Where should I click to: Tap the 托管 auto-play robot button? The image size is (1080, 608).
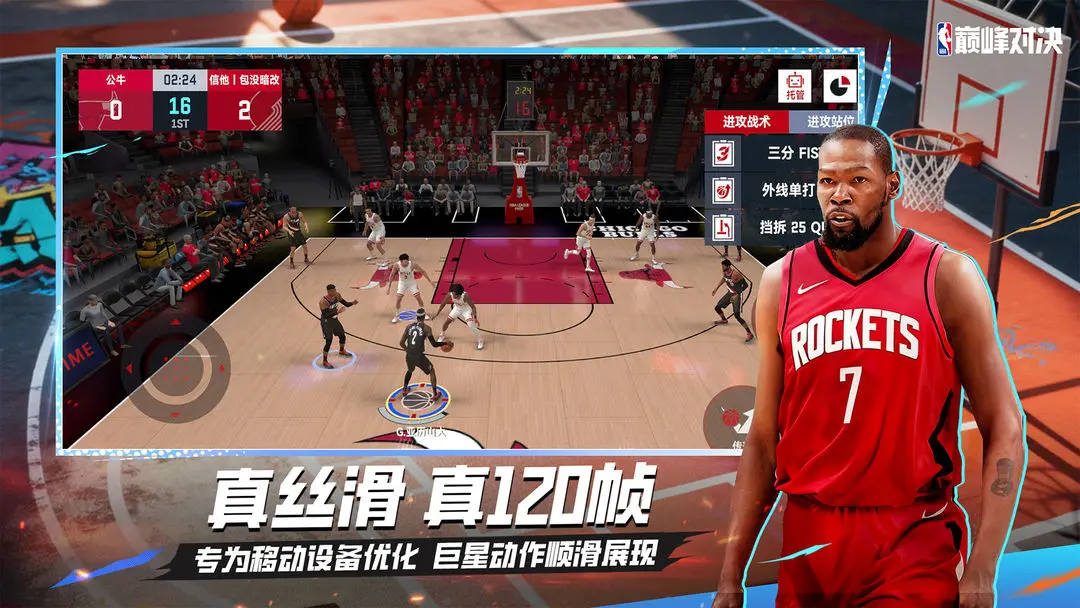(x=797, y=86)
